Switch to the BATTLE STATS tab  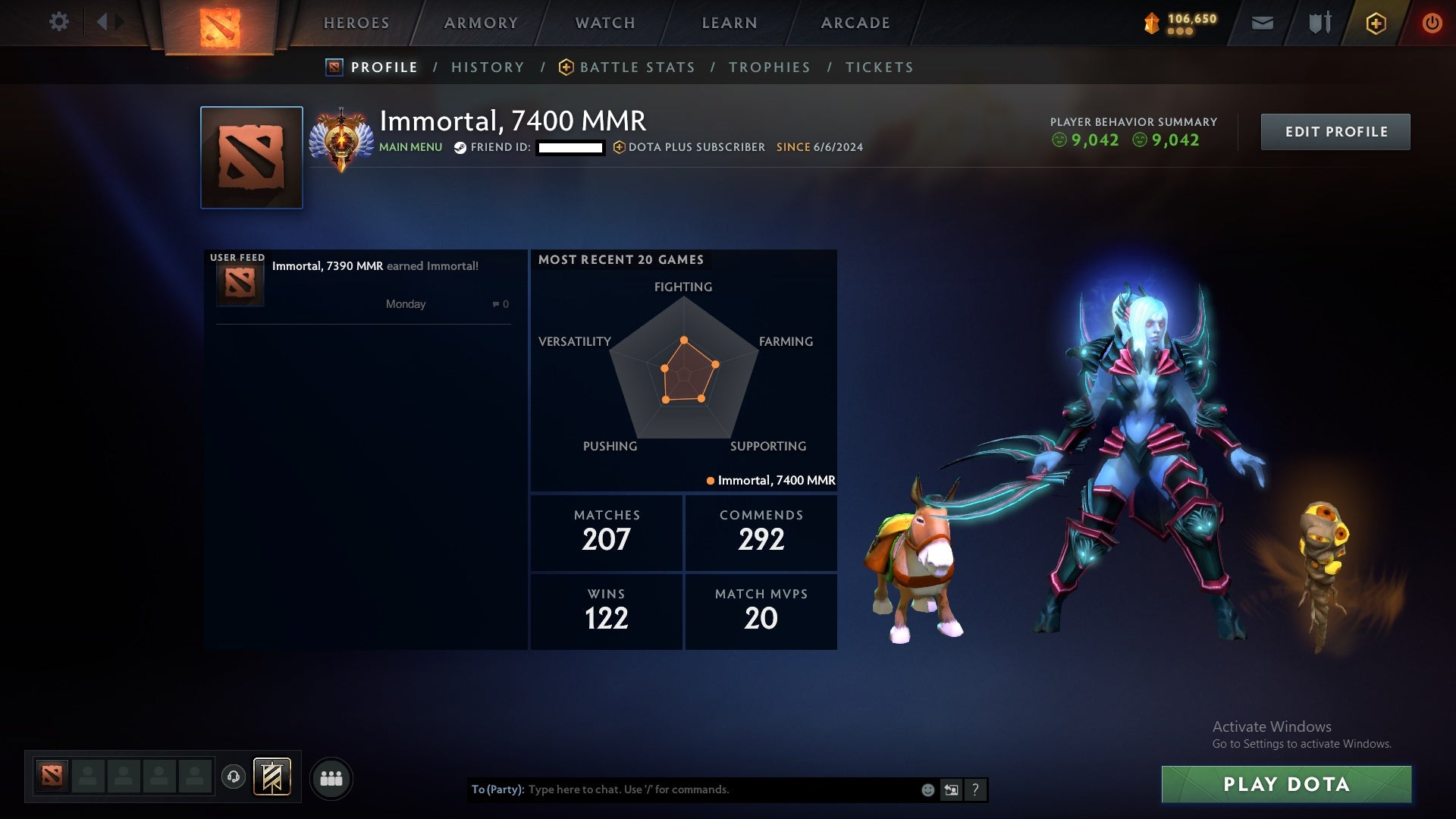(x=637, y=67)
